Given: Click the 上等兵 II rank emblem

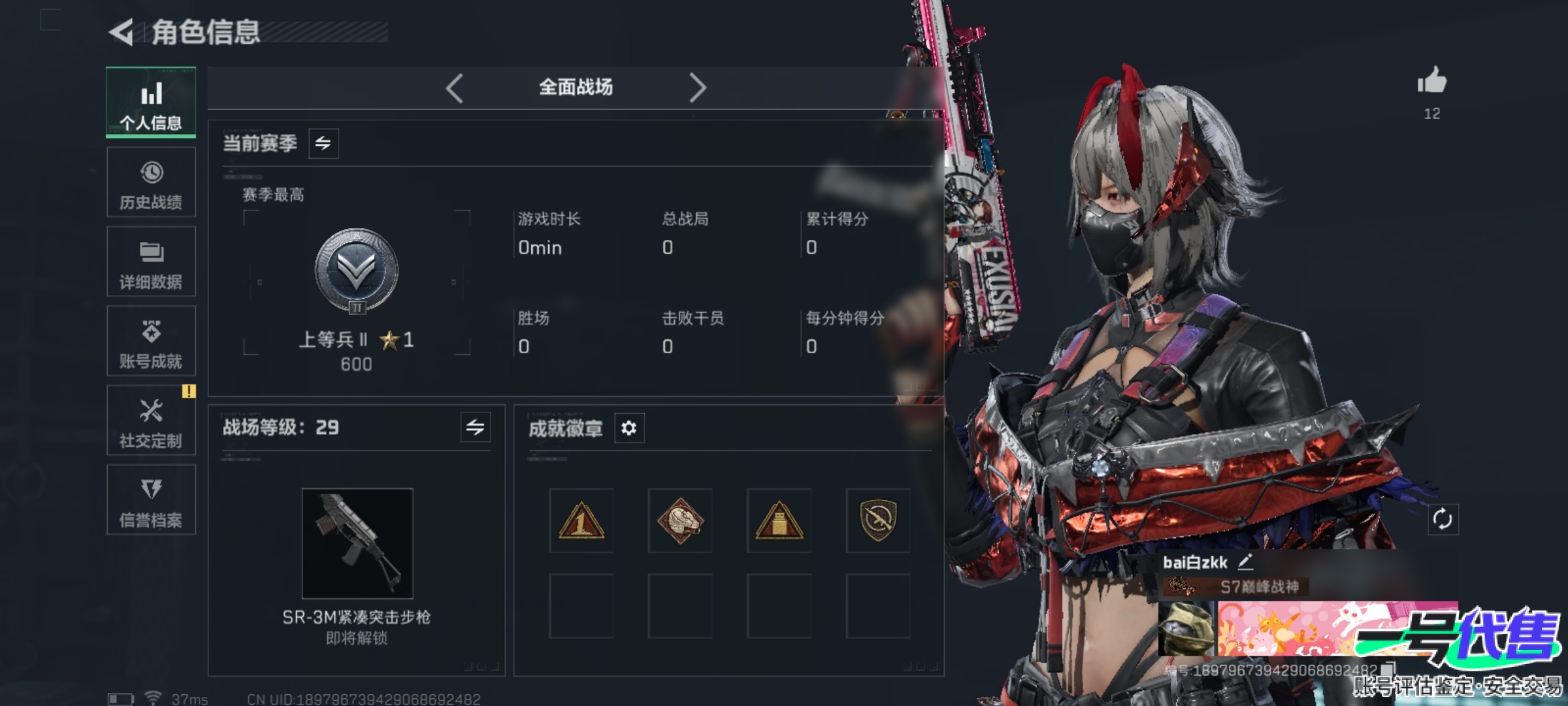Looking at the screenshot, I should (357, 271).
